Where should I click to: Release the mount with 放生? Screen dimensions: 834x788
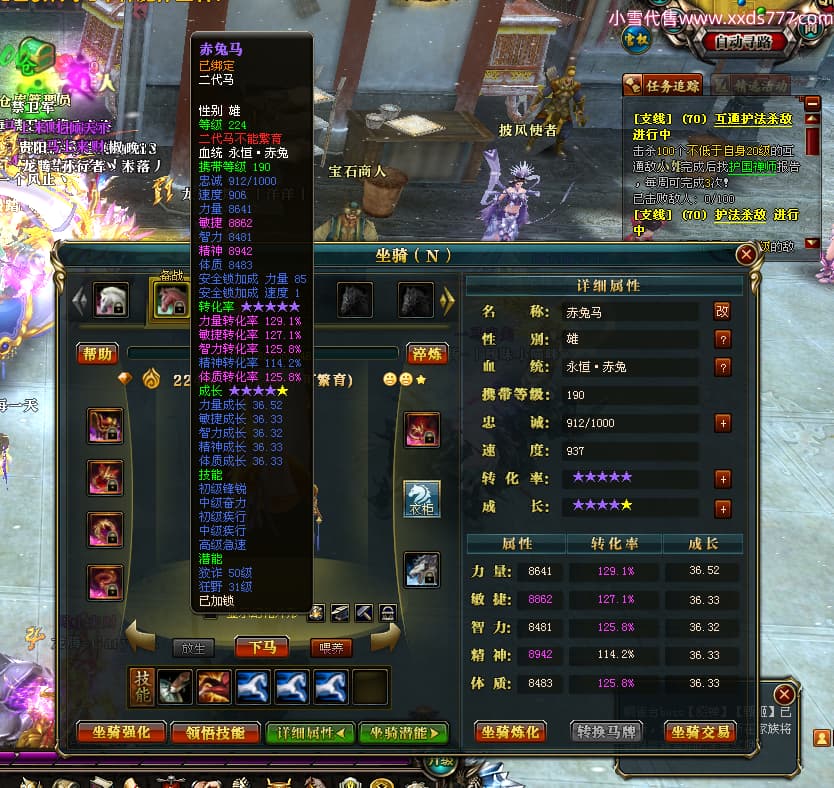(193, 647)
